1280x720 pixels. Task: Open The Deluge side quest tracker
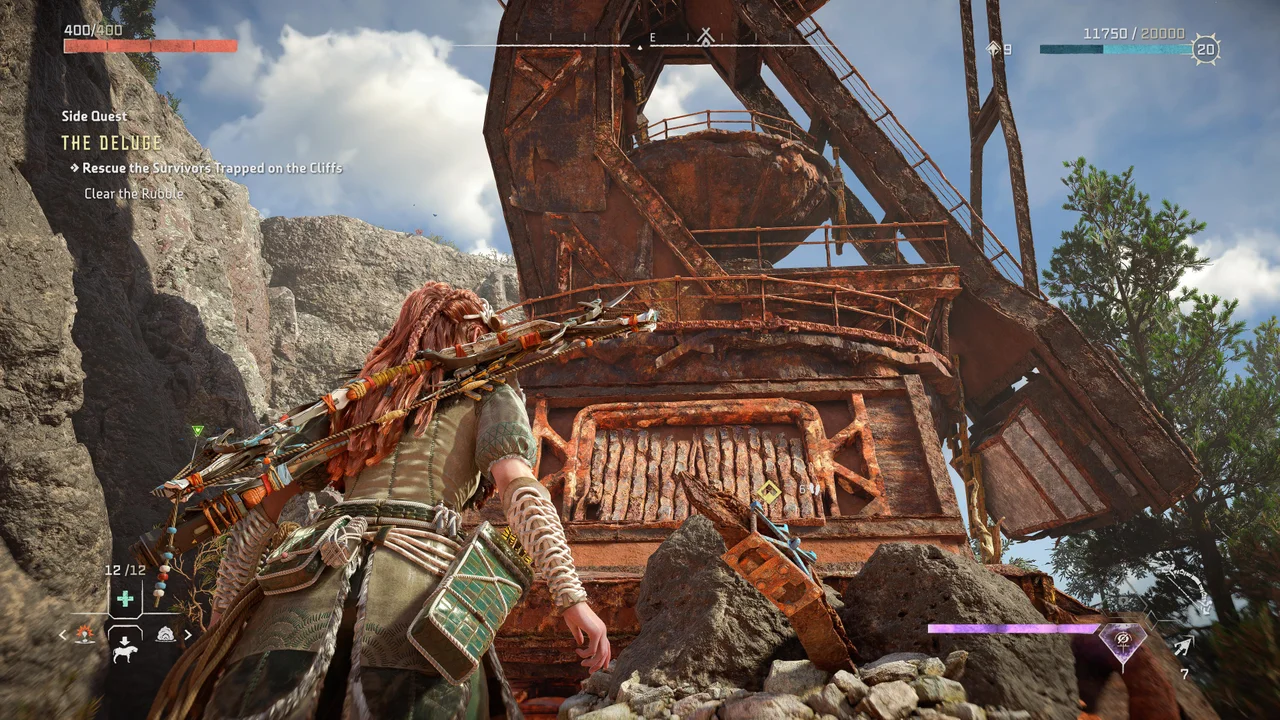coord(111,143)
